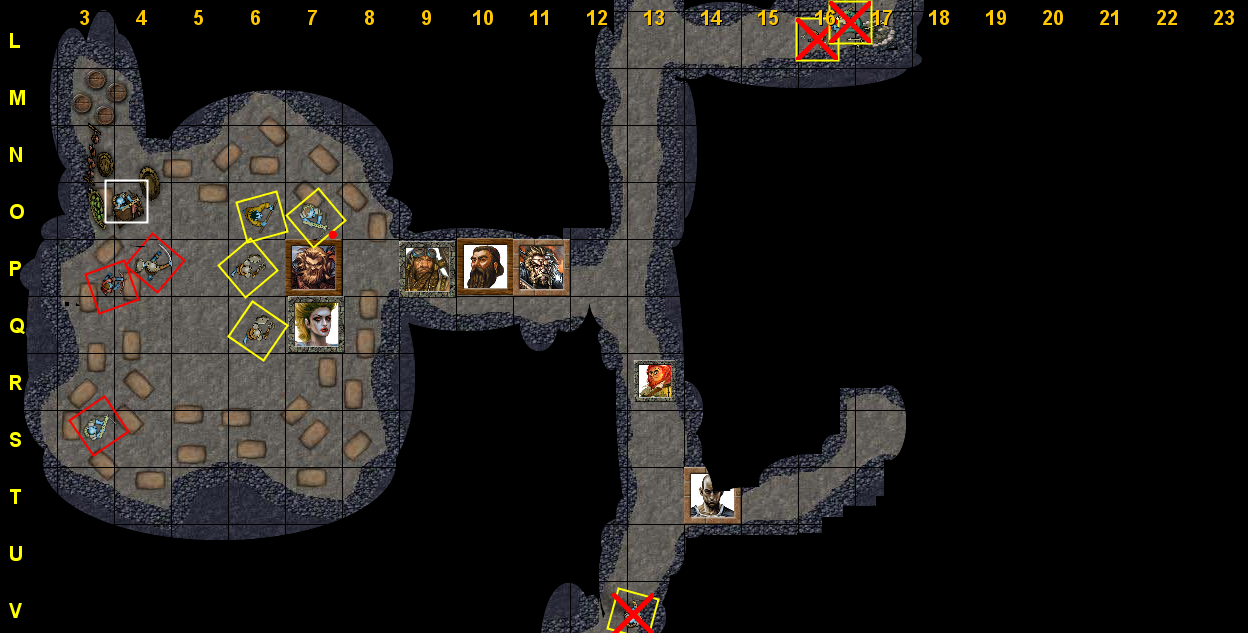1248x633 pixels.
Task: Select the wild red-bearded barbarian portrait token
Action: (x=314, y=267)
